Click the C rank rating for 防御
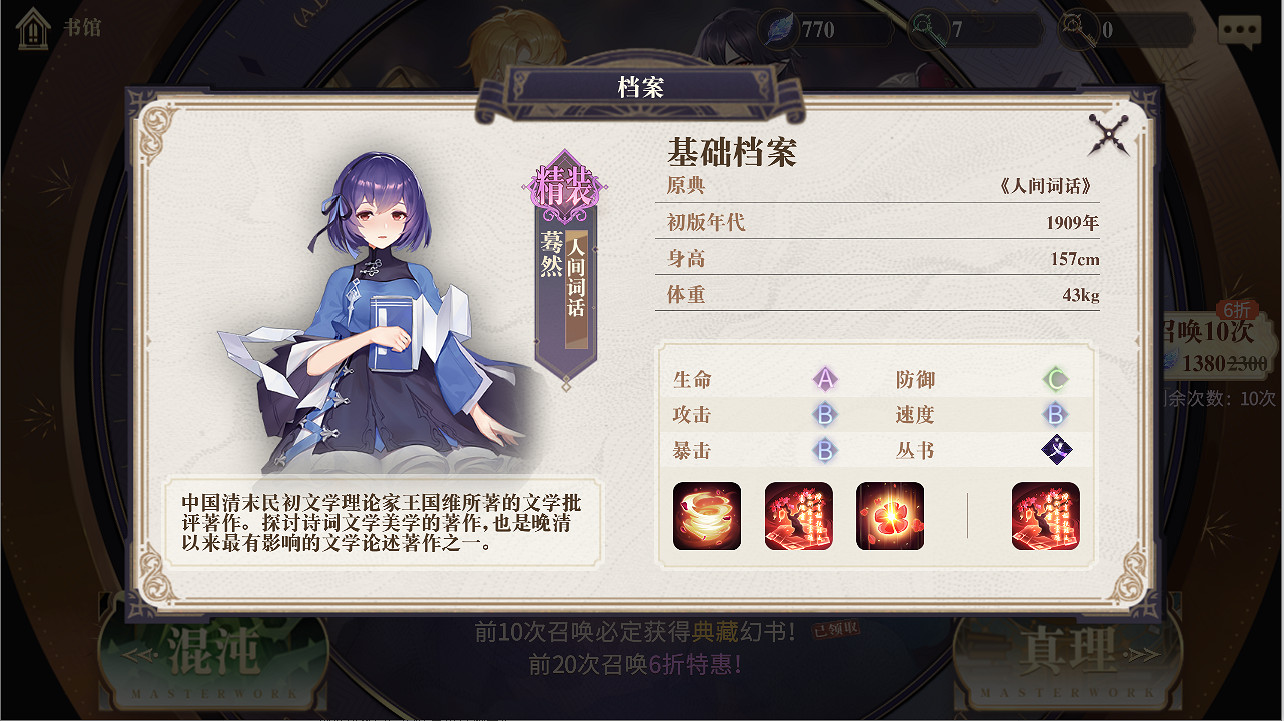 point(1056,380)
